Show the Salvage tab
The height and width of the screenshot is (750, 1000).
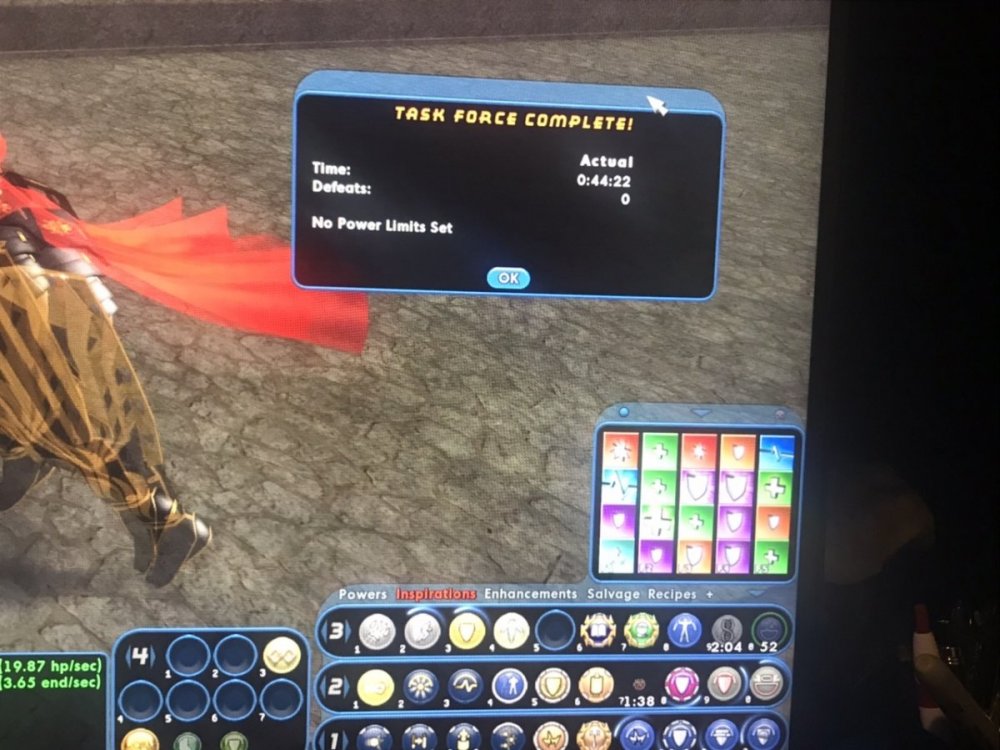point(613,594)
